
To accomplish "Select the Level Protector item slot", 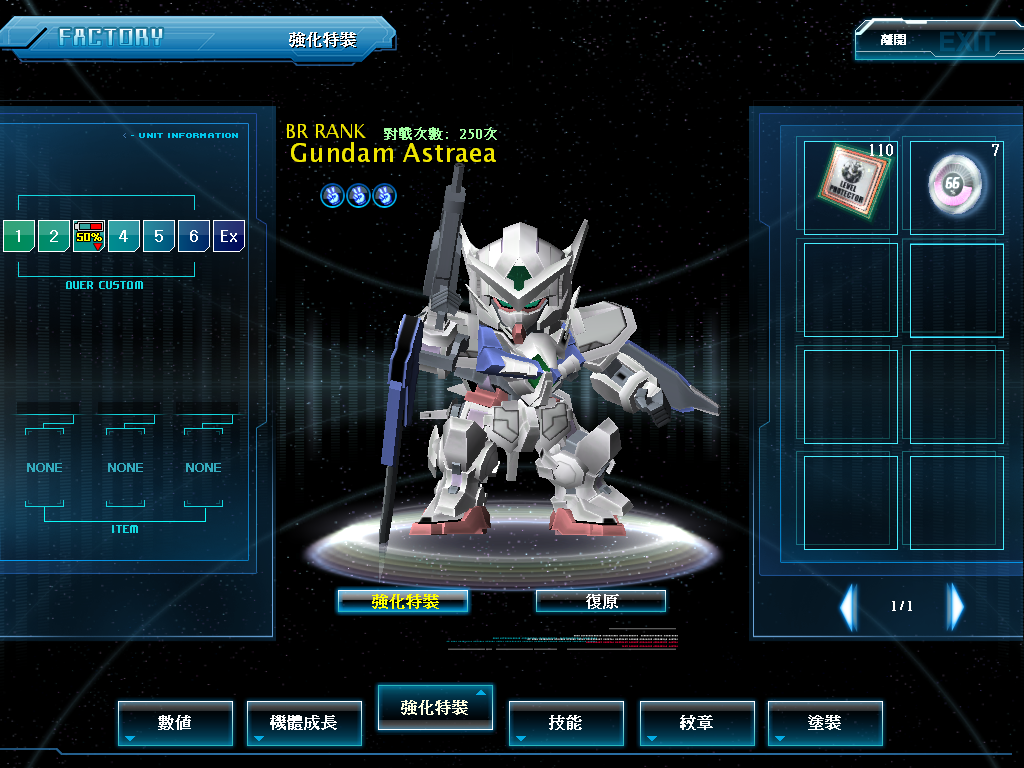I will click(850, 185).
